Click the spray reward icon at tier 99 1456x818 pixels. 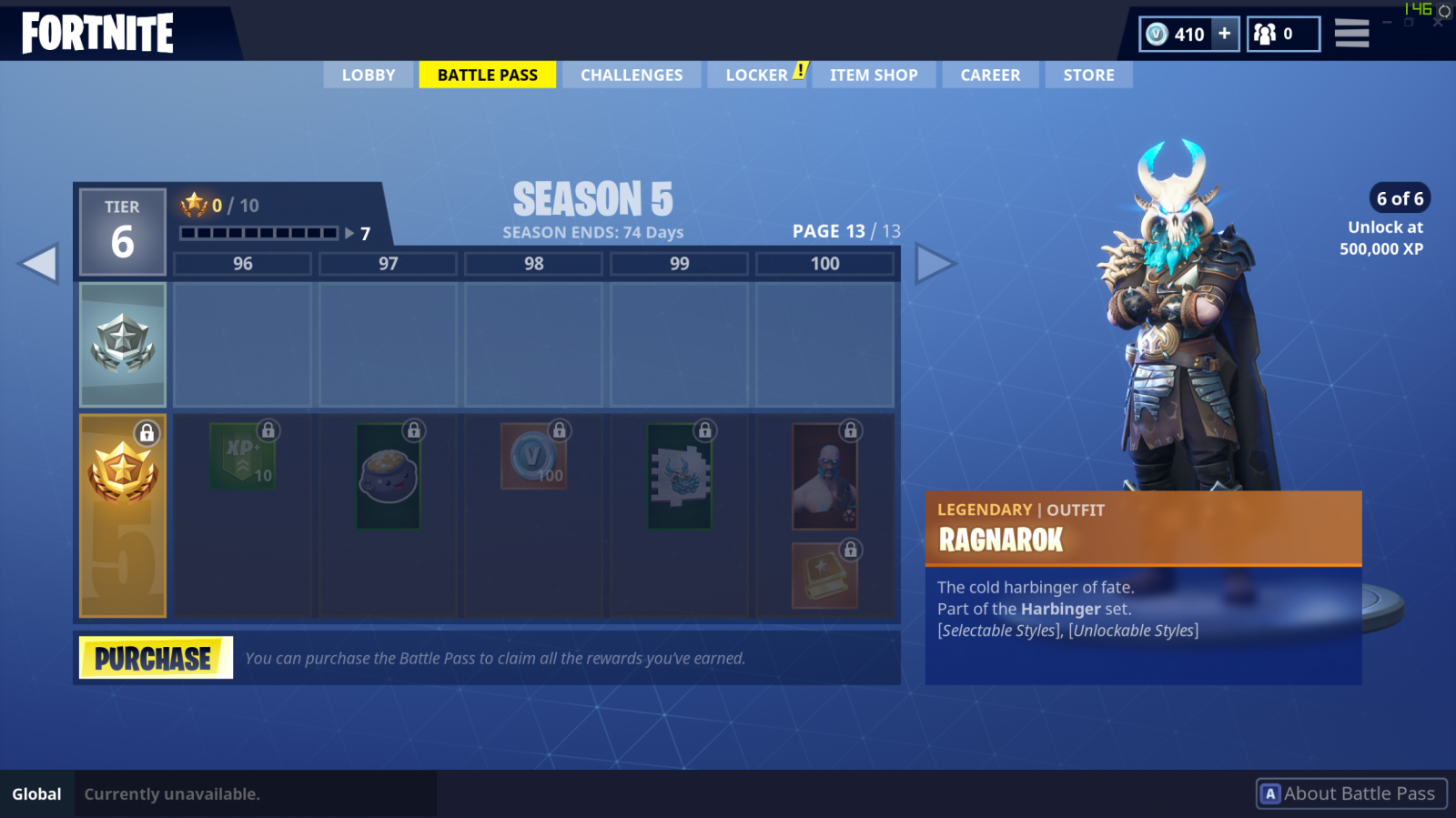pyautogui.click(x=679, y=478)
